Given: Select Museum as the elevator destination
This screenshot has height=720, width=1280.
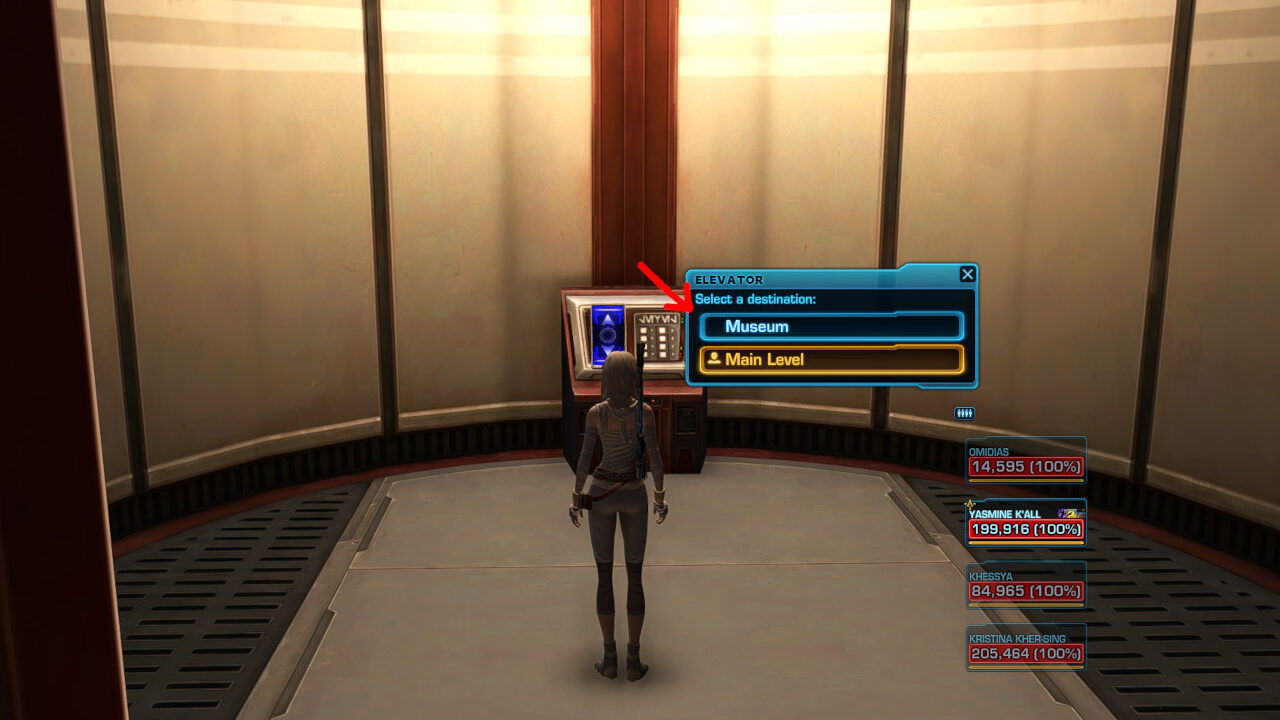Looking at the screenshot, I should click(831, 327).
